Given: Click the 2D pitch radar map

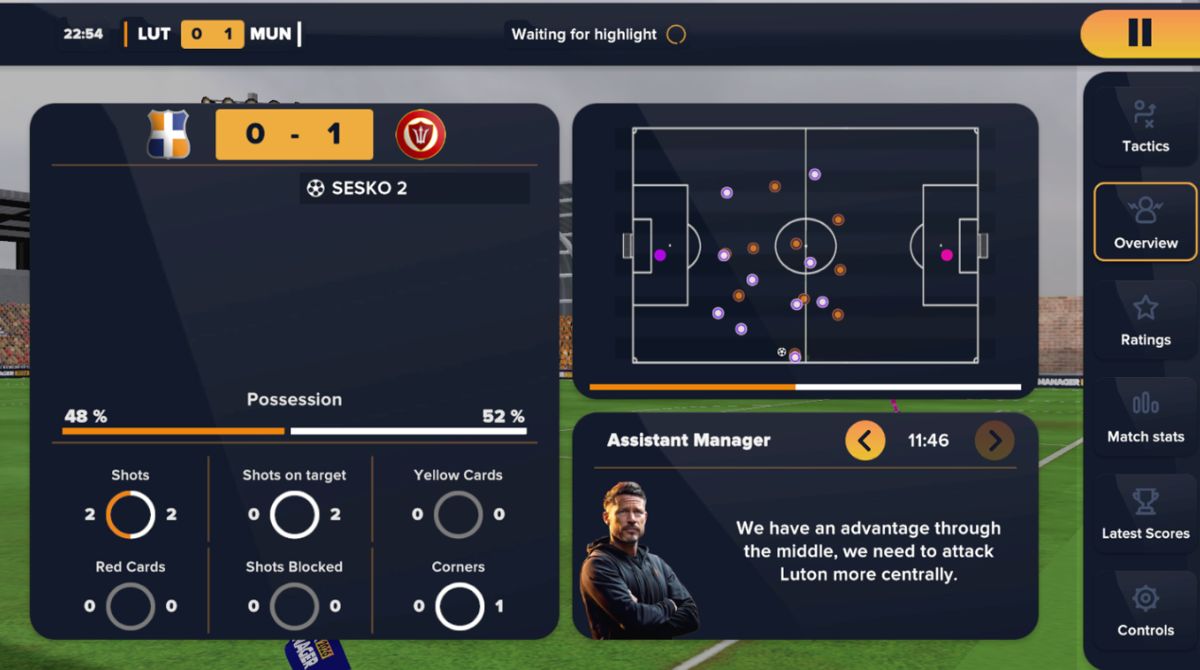Looking at the screenshot, I should click(805, 246).
